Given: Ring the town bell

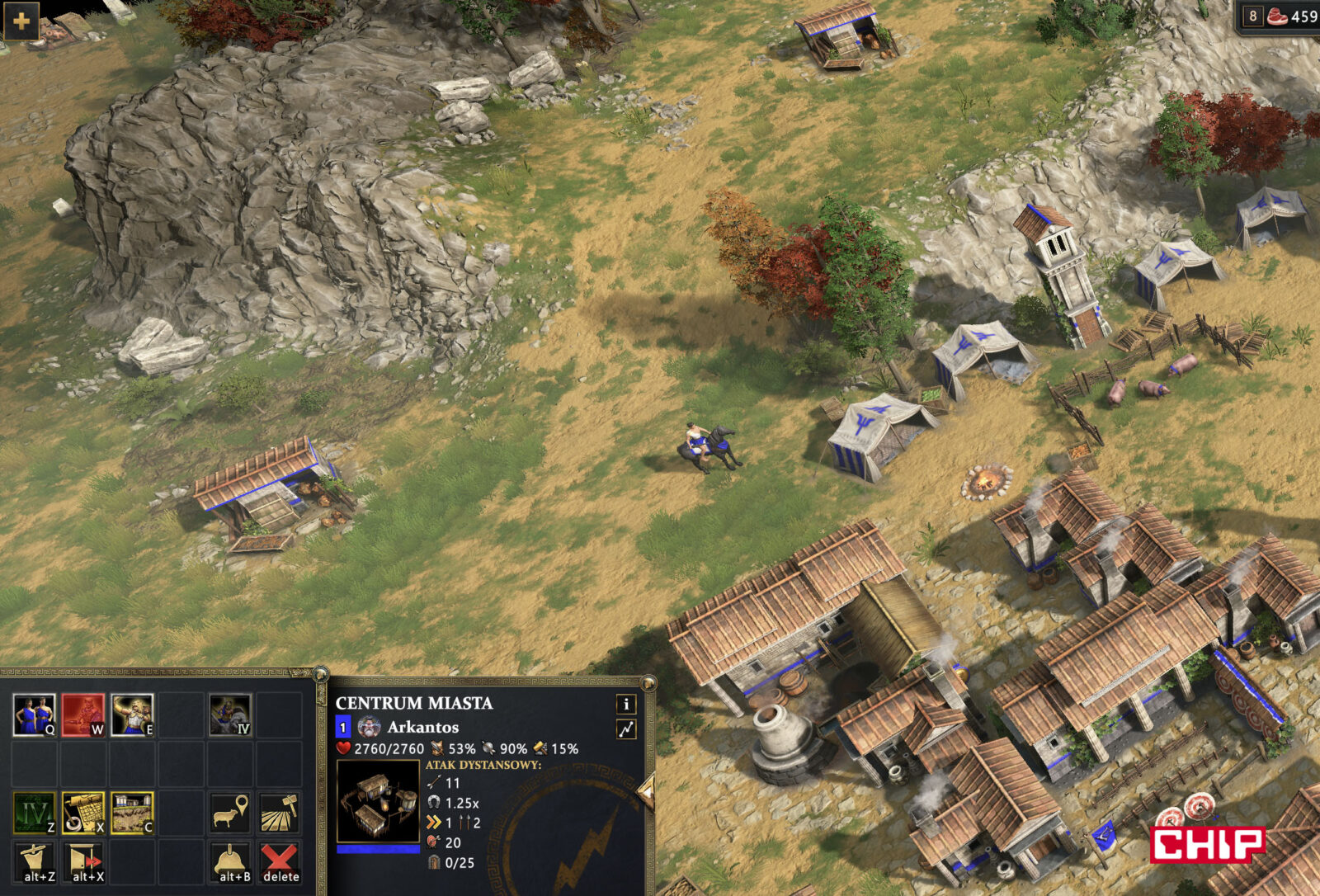Looking at the screenshot, I should point(230,861).
